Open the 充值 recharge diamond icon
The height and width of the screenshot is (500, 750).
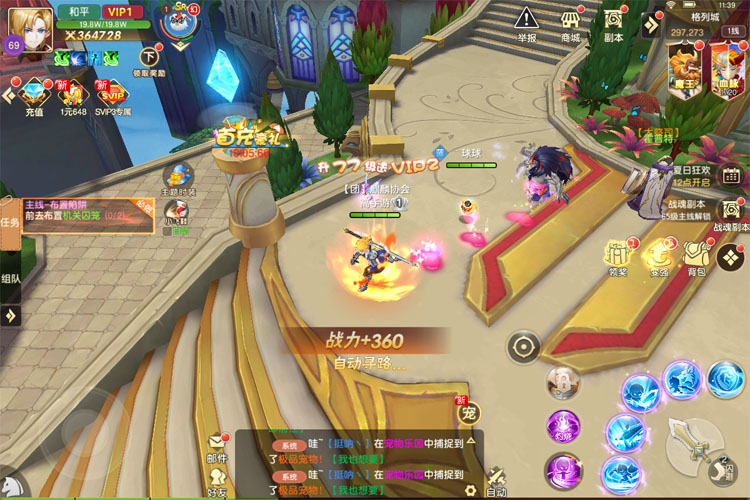click(32, 98)
